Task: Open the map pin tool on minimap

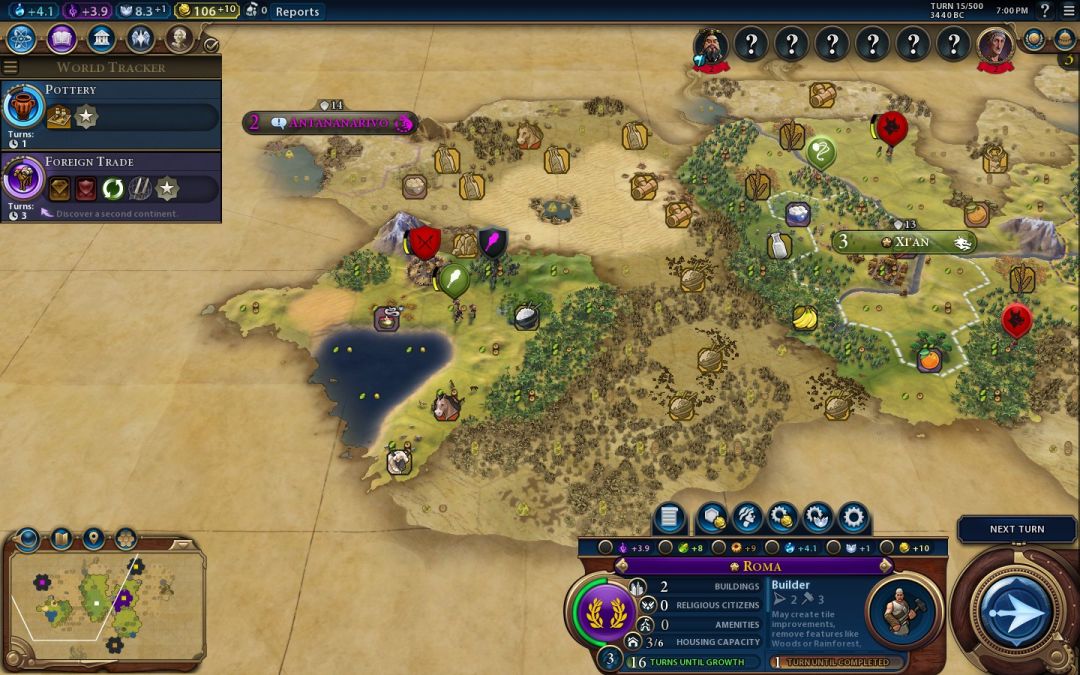Action: click(94, 539)
